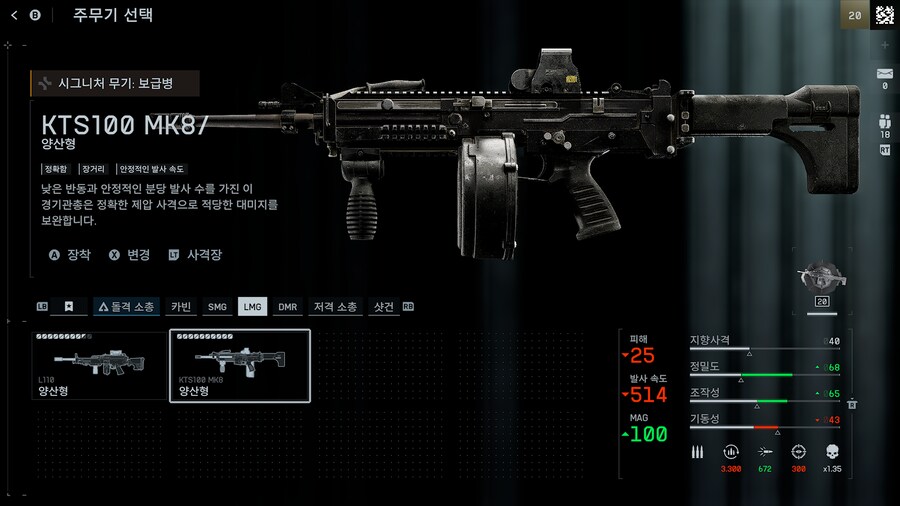Viewport: 900px width, 506px height.
Task: Enter the 사격장 firing range
Action: click(195, 255)
